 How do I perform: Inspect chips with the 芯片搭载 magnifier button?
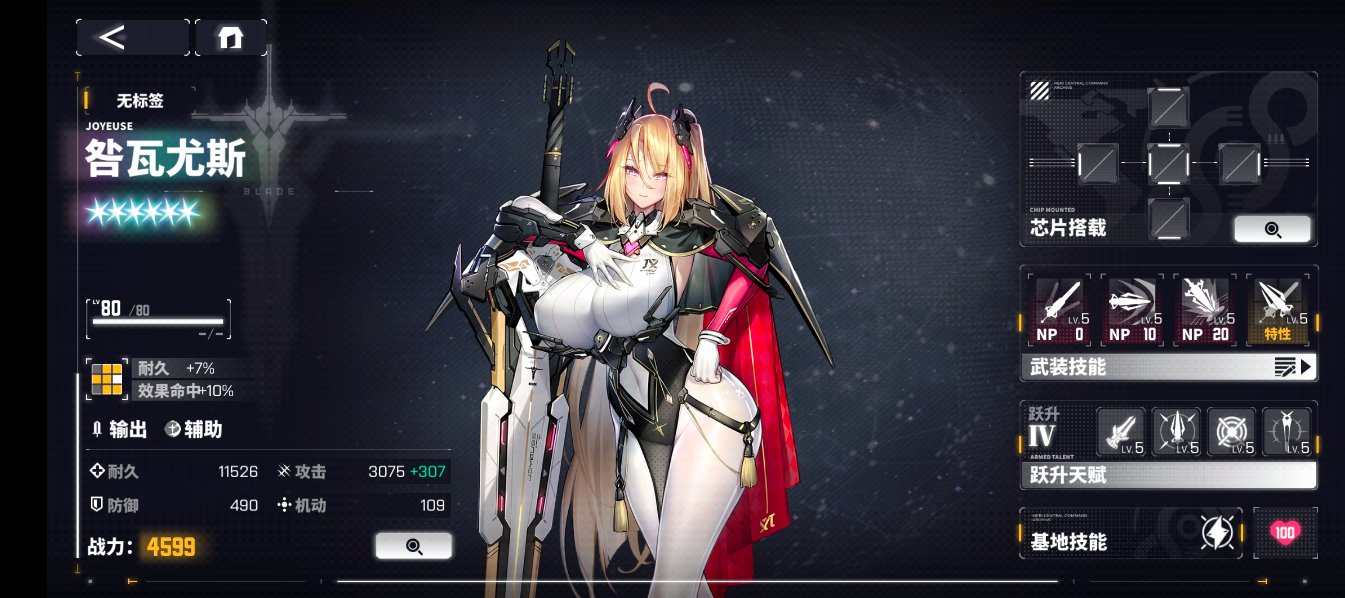(1272, 229)
